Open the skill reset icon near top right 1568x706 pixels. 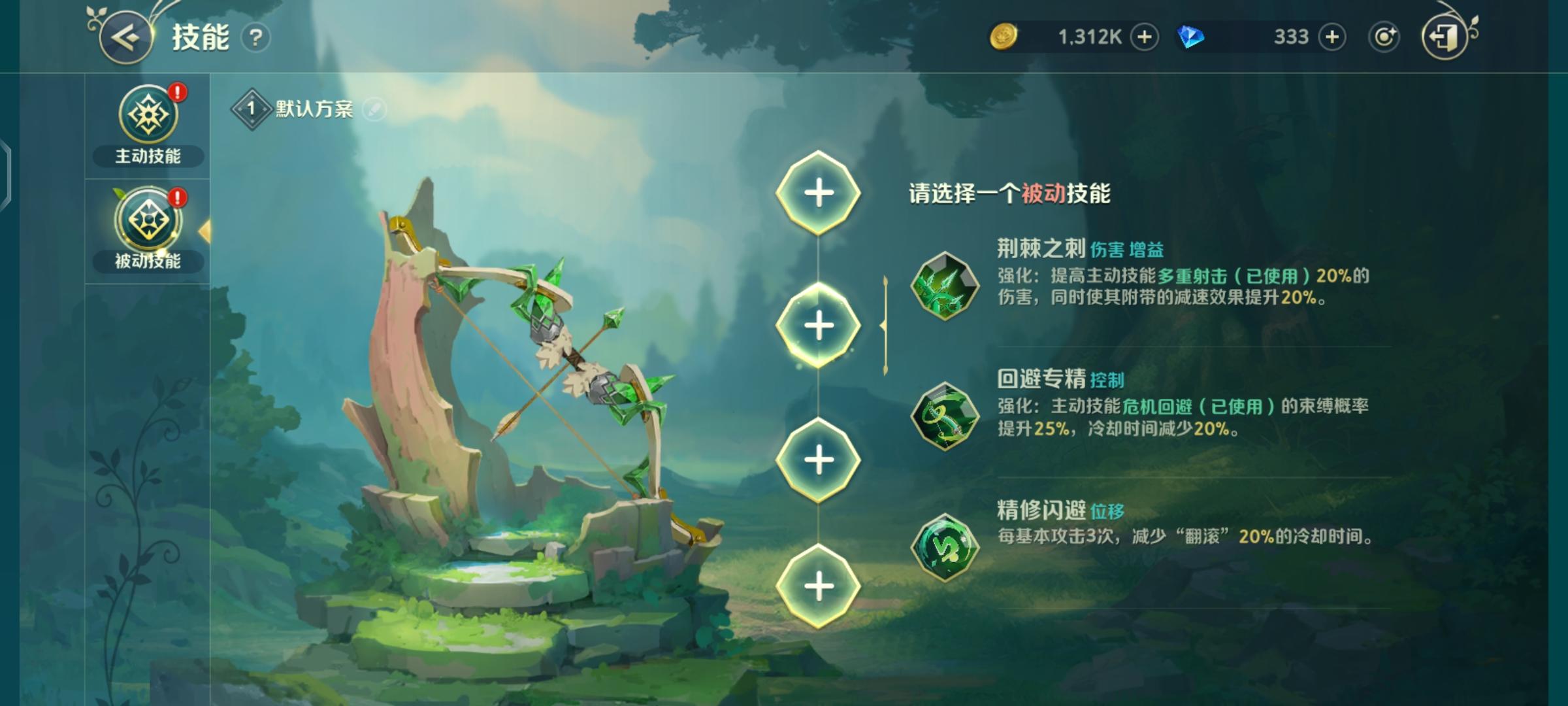1385,37
